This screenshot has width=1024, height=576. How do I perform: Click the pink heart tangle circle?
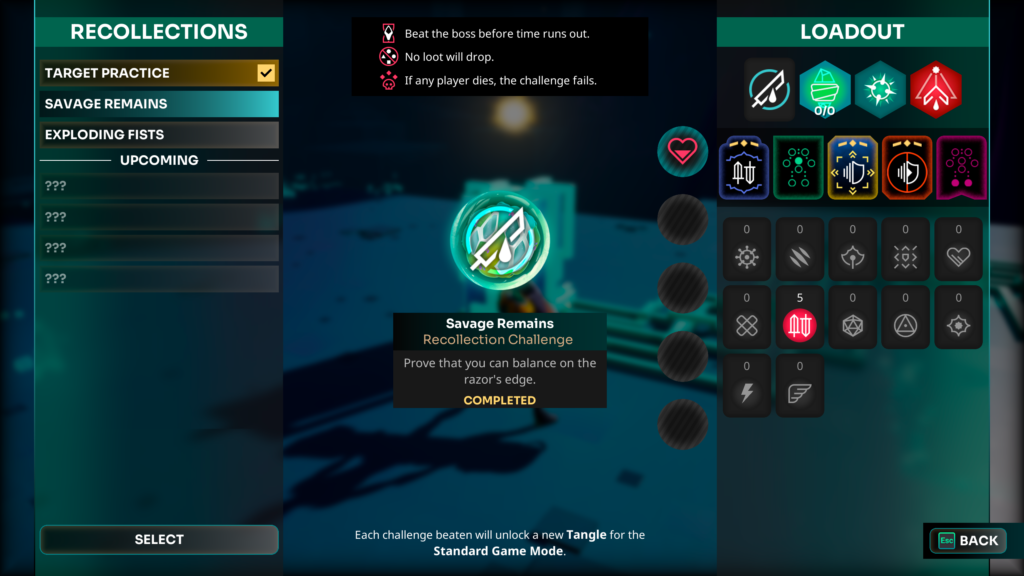682,151
